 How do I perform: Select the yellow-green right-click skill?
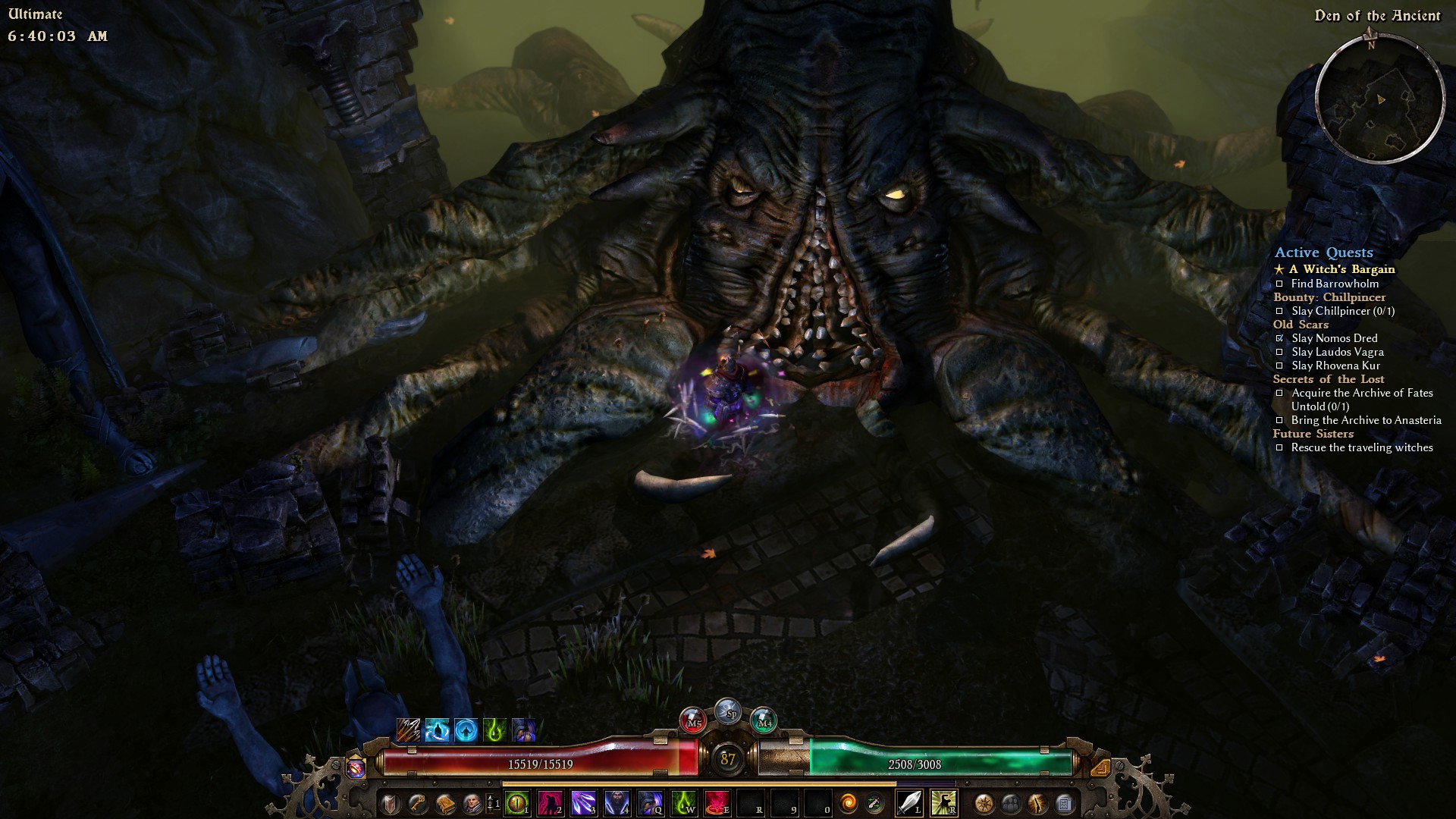[943, 803]
